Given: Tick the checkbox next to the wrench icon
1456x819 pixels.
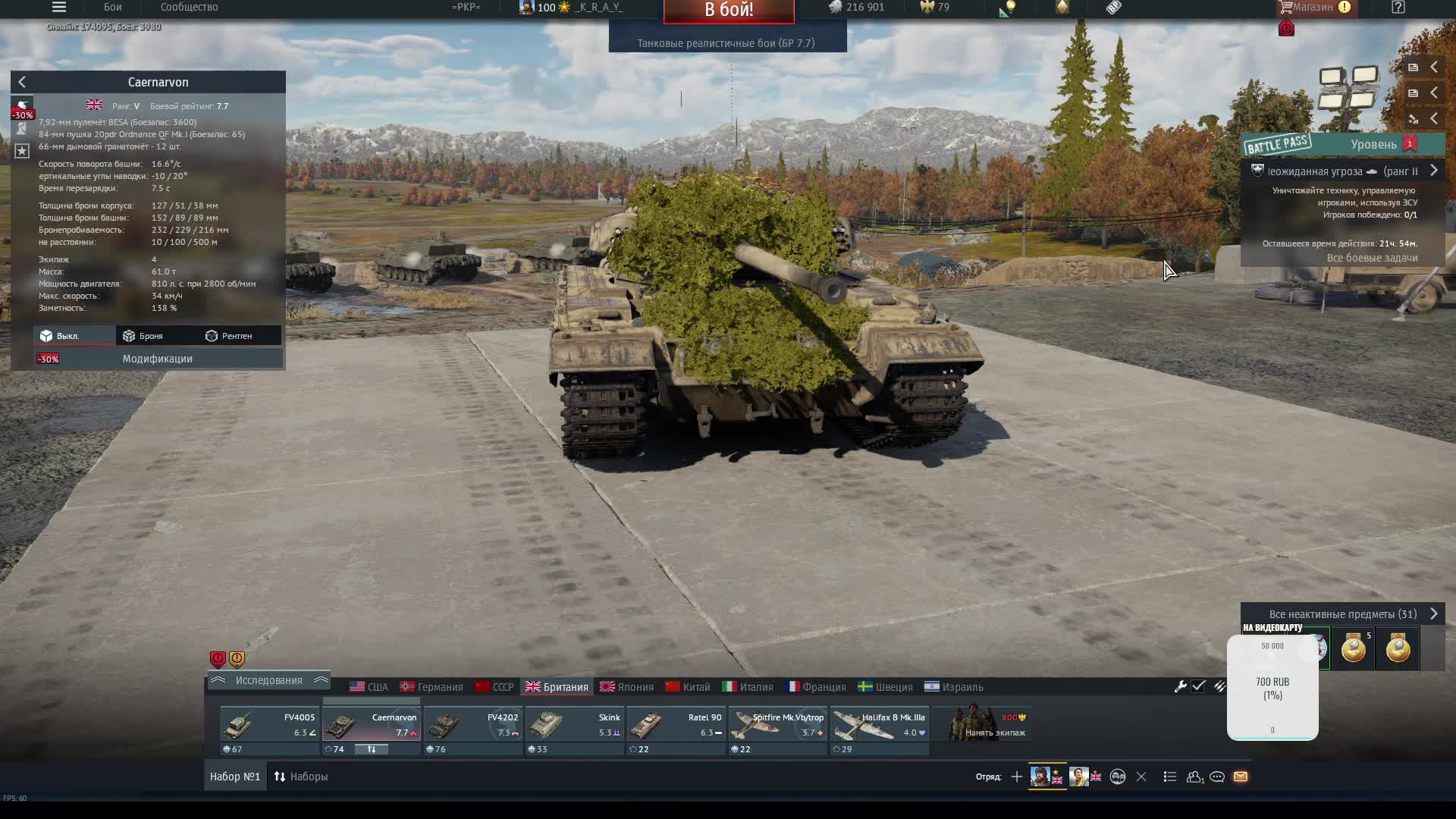Looking at the screenshot, I should tap(1198, 686).
